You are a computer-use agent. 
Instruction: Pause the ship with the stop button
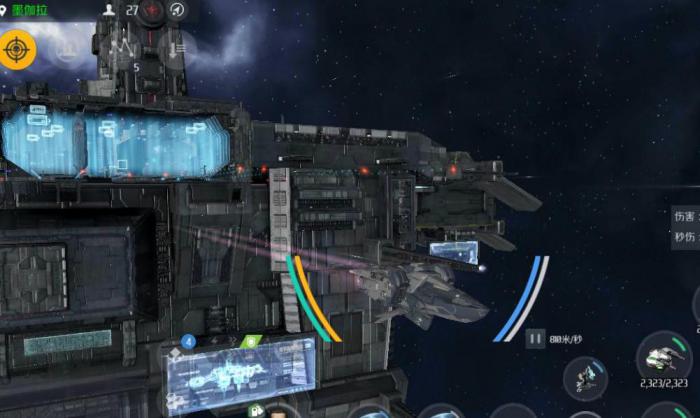535,339
